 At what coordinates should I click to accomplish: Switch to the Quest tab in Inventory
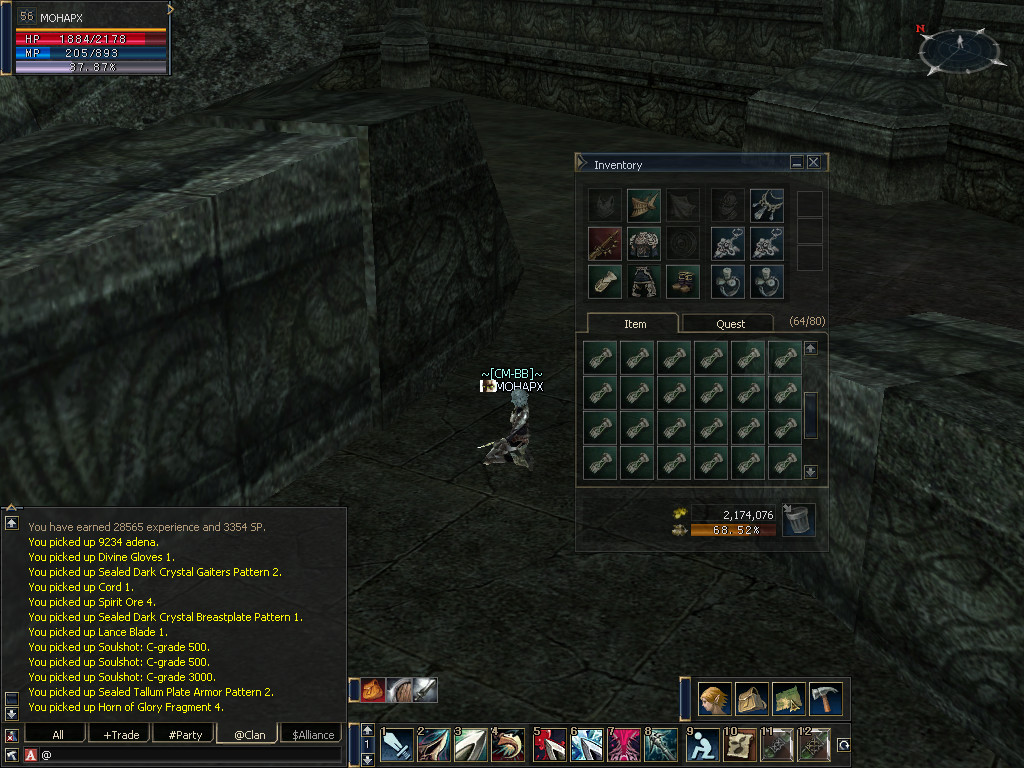point(729,324)
